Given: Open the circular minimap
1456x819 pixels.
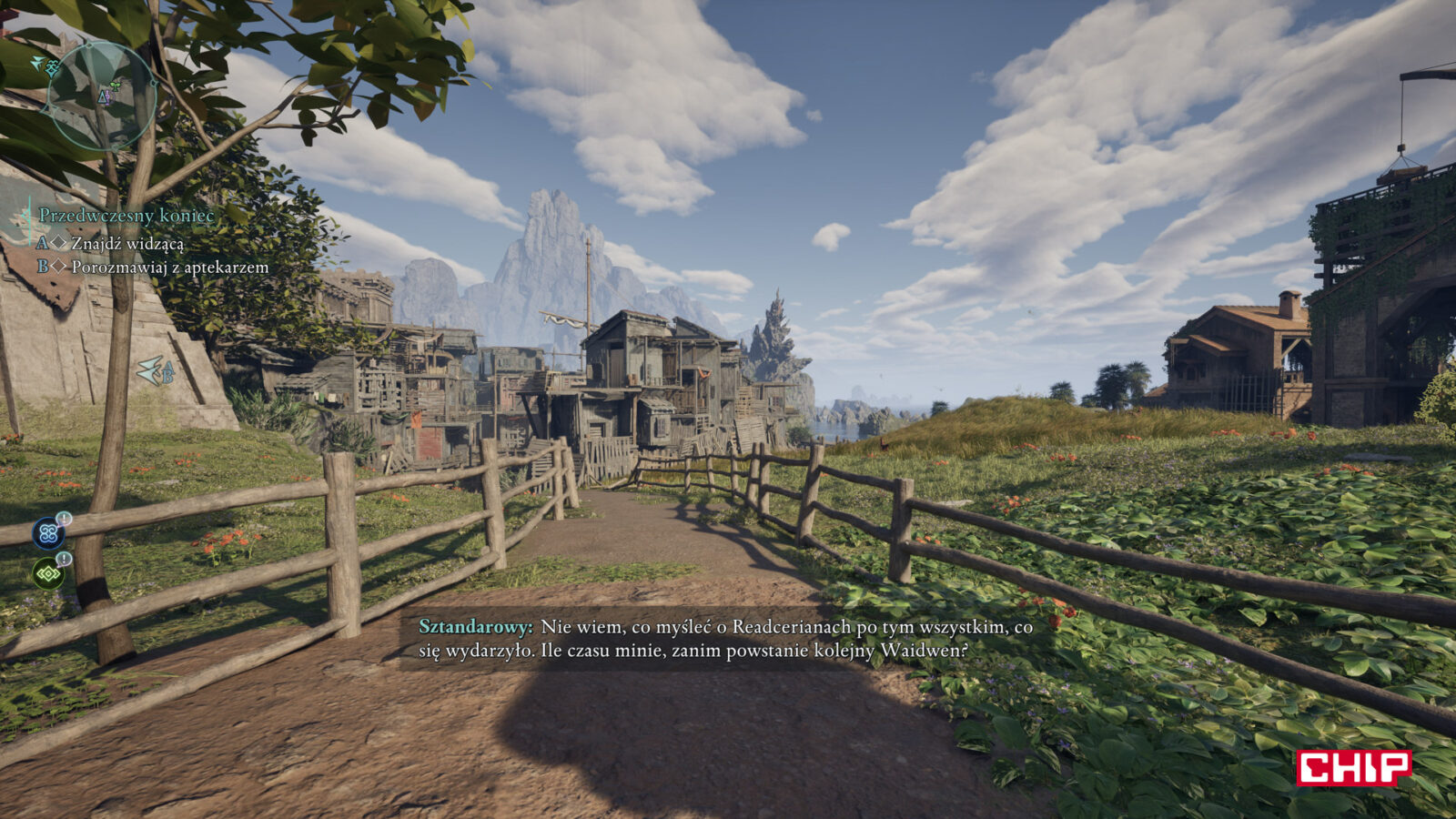Looking at the screenshot, I should click(x=101, y=96).
